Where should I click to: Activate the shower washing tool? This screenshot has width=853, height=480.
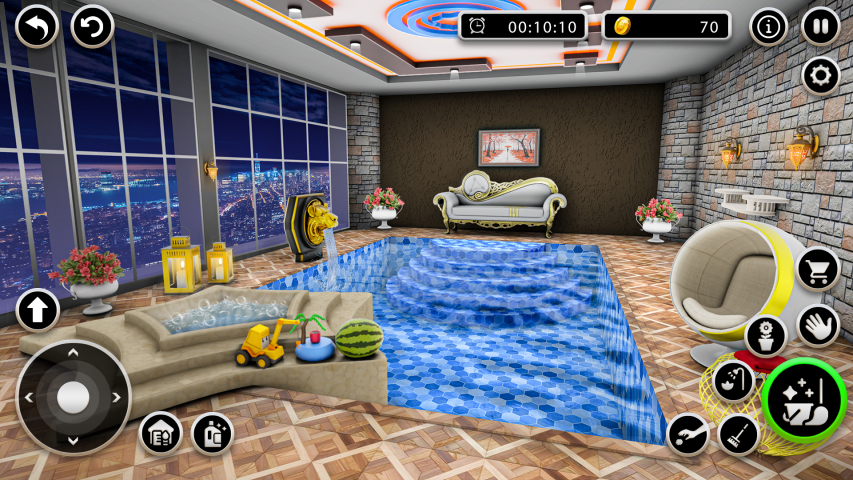pyautogui.click(x=733, y=381)
